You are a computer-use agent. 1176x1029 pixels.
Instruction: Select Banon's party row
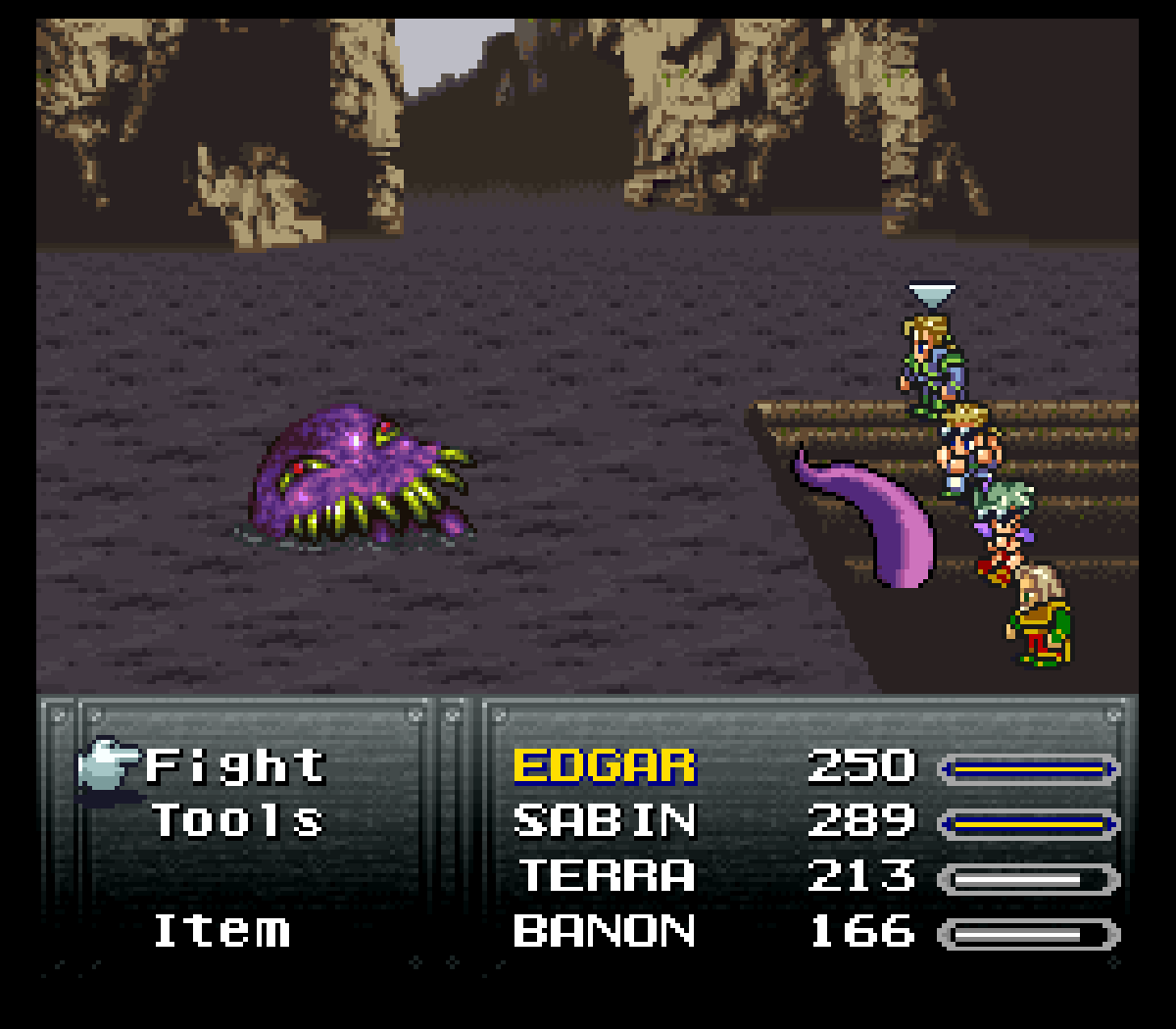605,931
